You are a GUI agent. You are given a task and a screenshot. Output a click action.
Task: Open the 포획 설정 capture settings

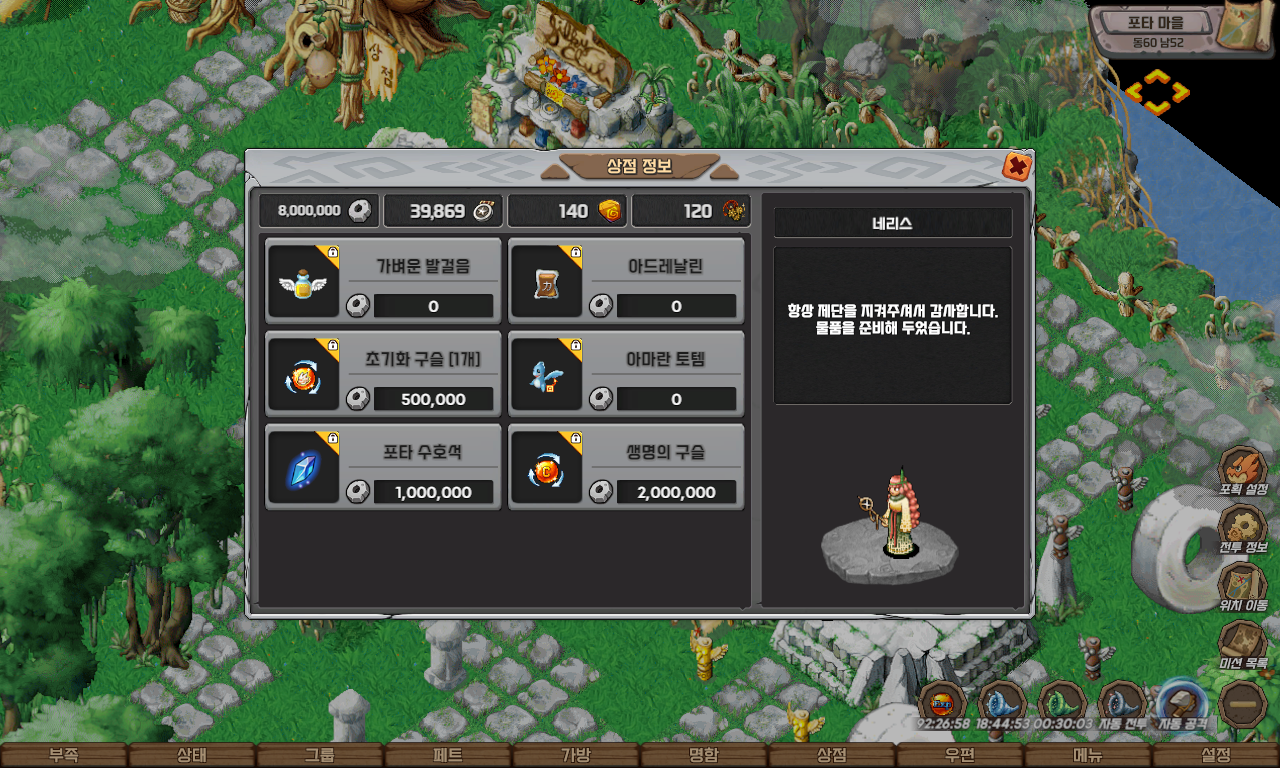[1243, 471]
